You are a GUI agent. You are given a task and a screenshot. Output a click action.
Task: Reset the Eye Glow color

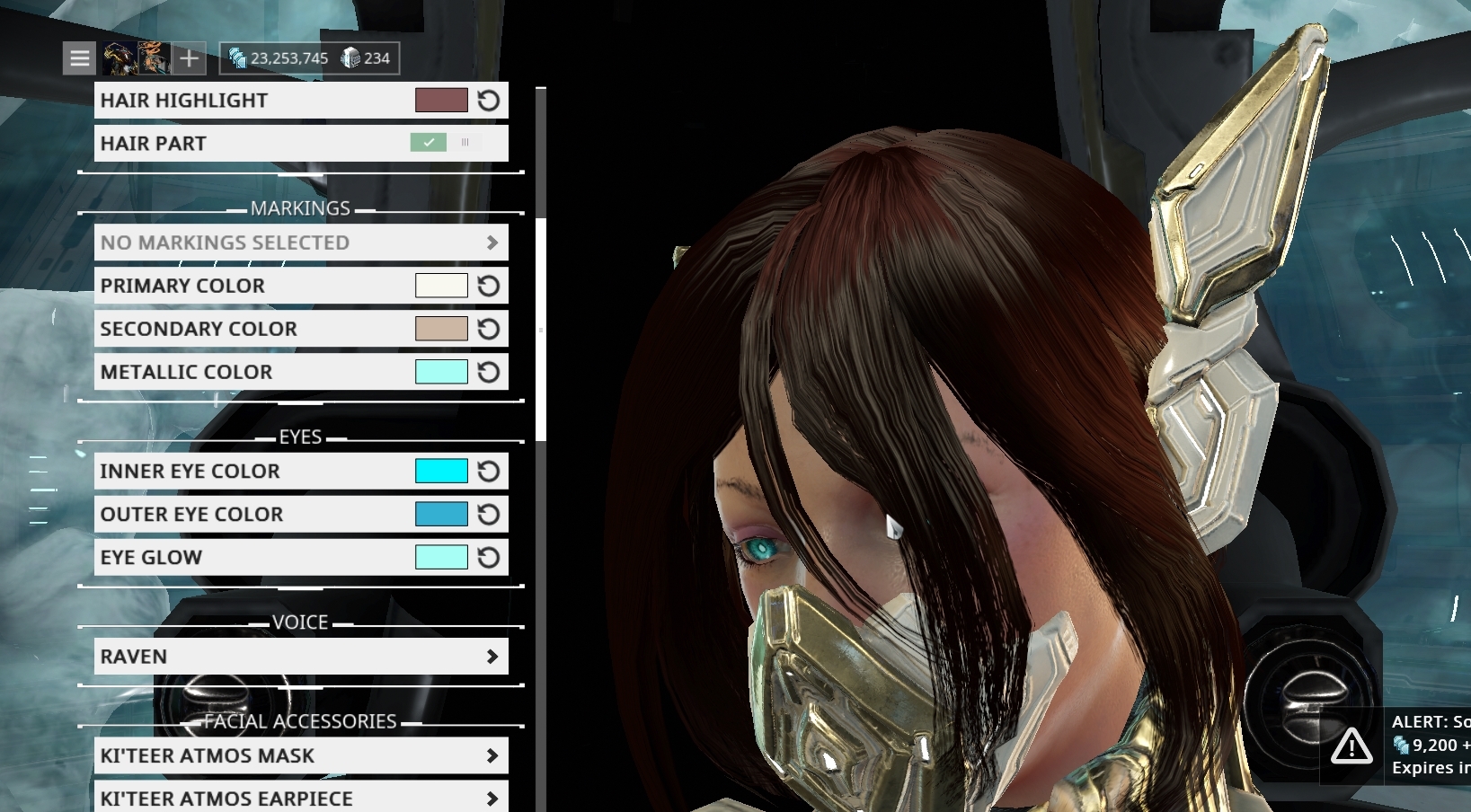click(x=488, y=557)
